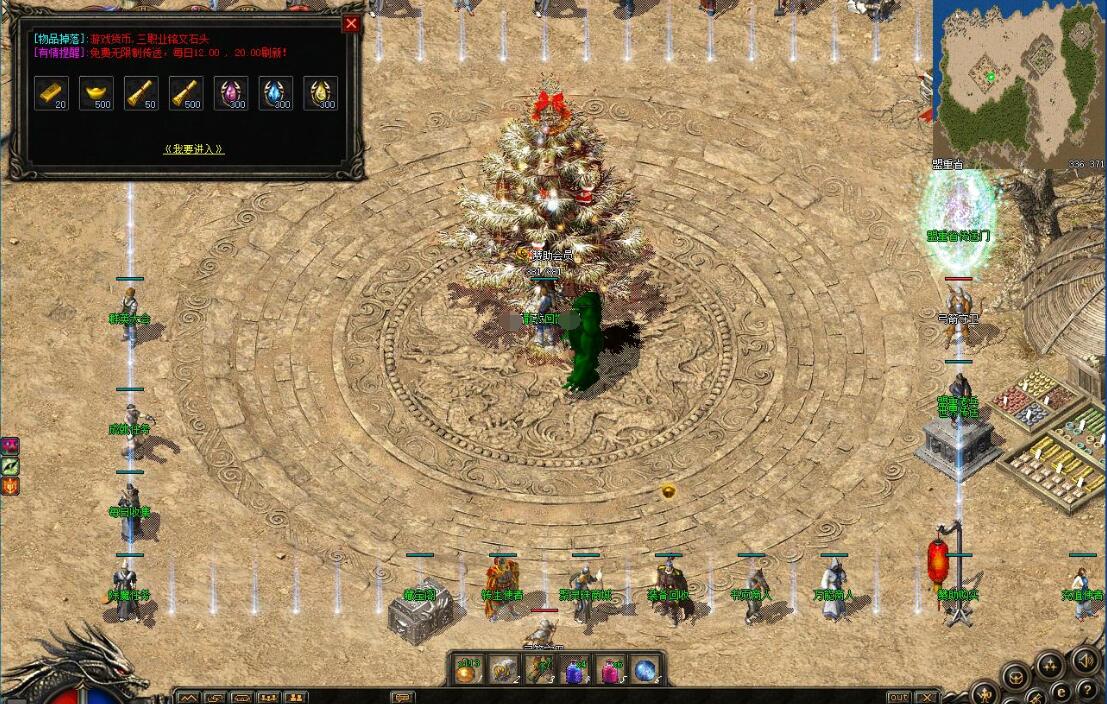Select the yellow gem reward slot

(321, 93)
